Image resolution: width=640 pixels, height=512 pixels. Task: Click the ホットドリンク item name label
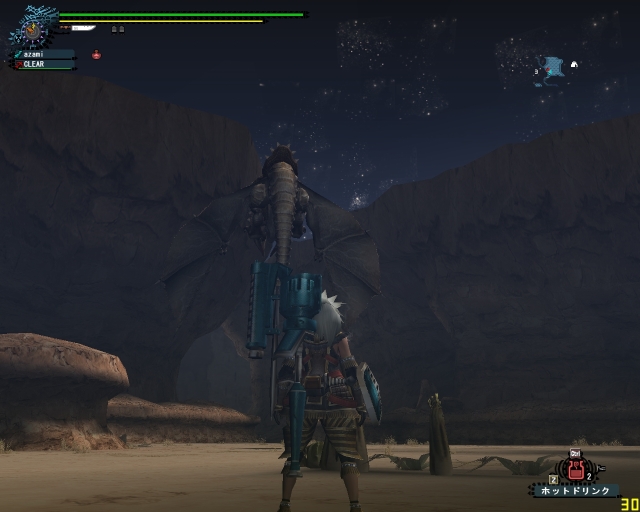point(573,490)
